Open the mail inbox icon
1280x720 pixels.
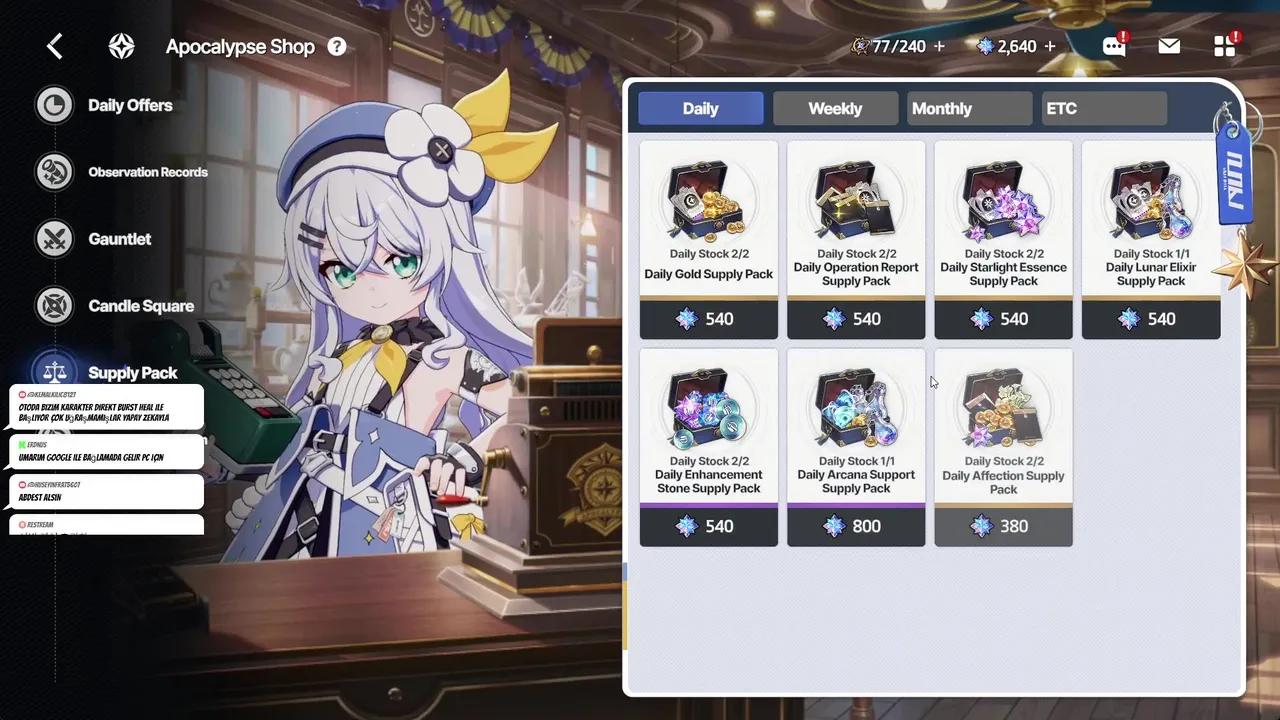click(x=1168, y=45)
